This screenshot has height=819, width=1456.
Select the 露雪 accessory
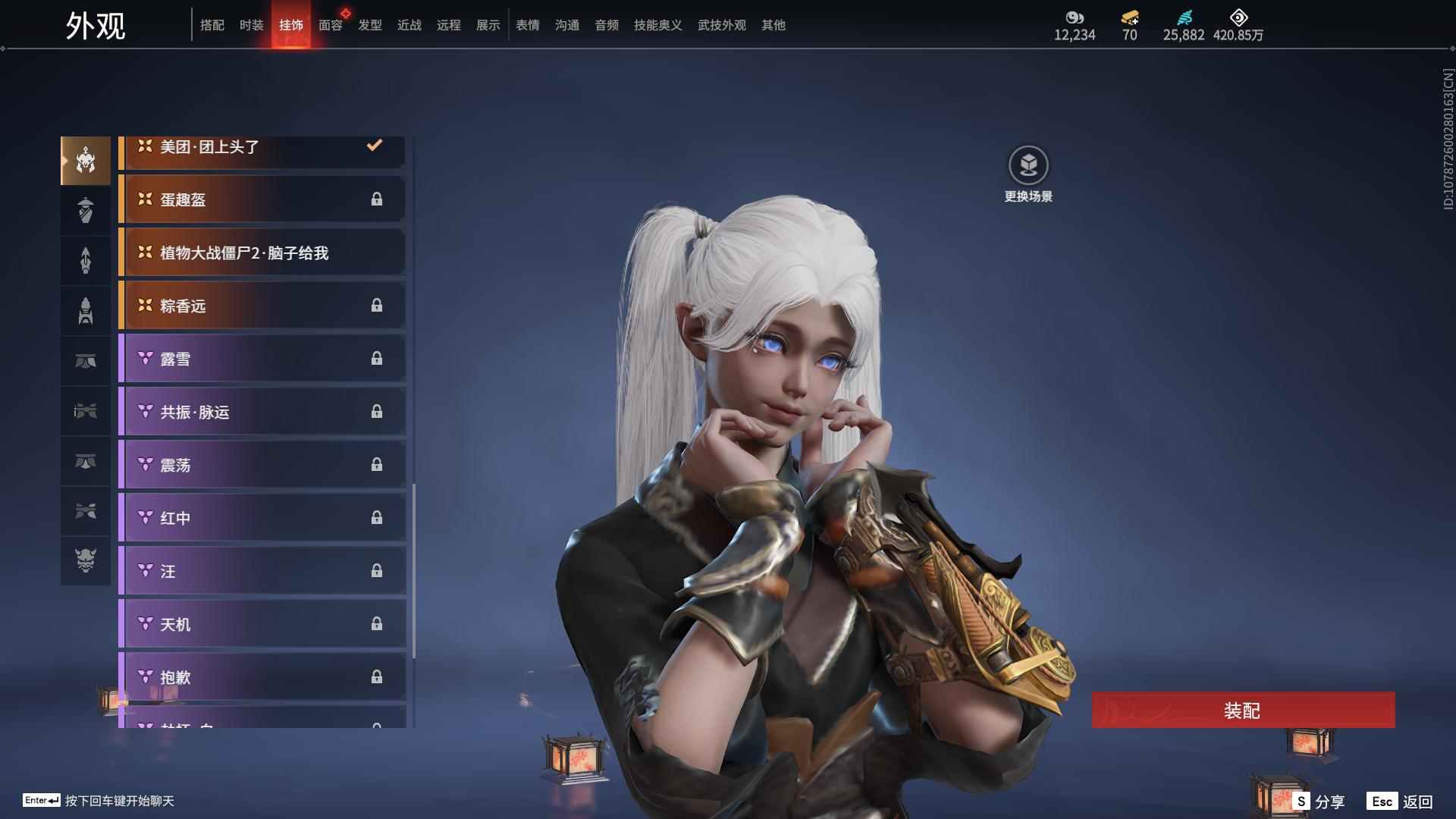click(x=262, y=359)
